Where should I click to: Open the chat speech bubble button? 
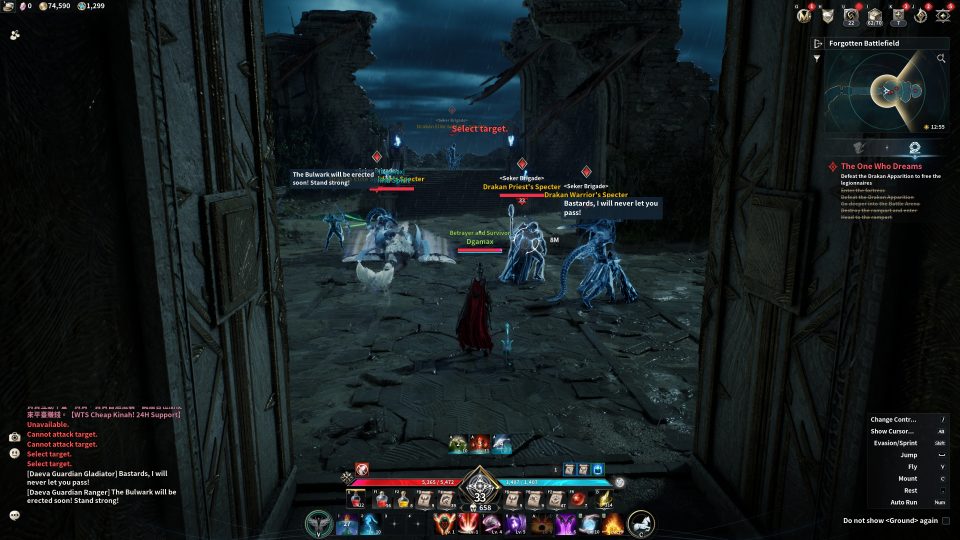(x=15, y=515)
